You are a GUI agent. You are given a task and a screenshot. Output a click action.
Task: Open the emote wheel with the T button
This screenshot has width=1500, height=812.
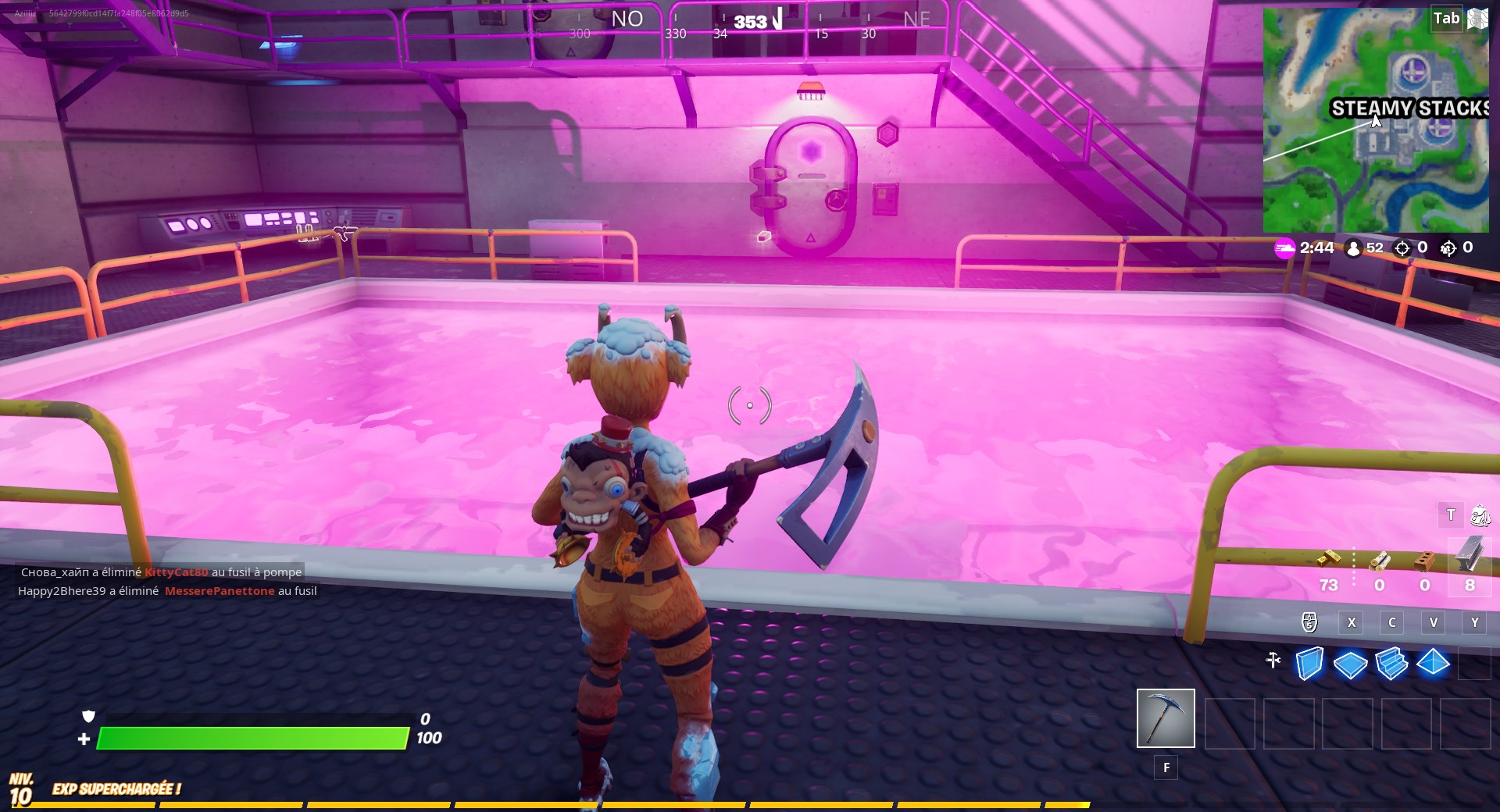(1451, 515)
